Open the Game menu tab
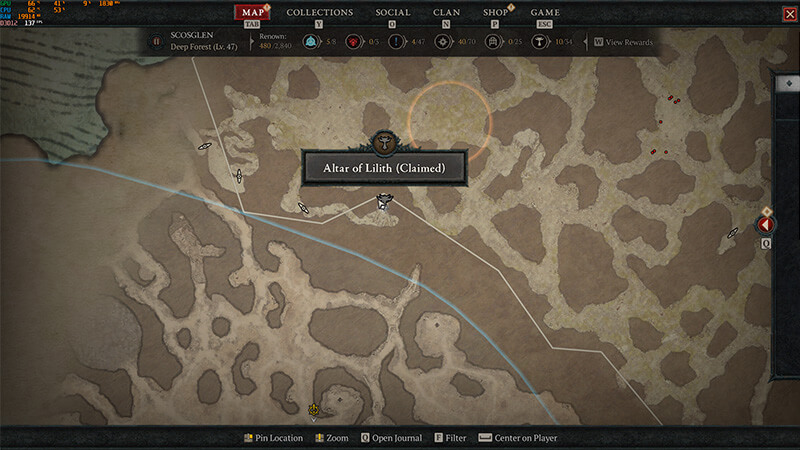Viewport: 800px width, 450px height. (x=544, y=13)
